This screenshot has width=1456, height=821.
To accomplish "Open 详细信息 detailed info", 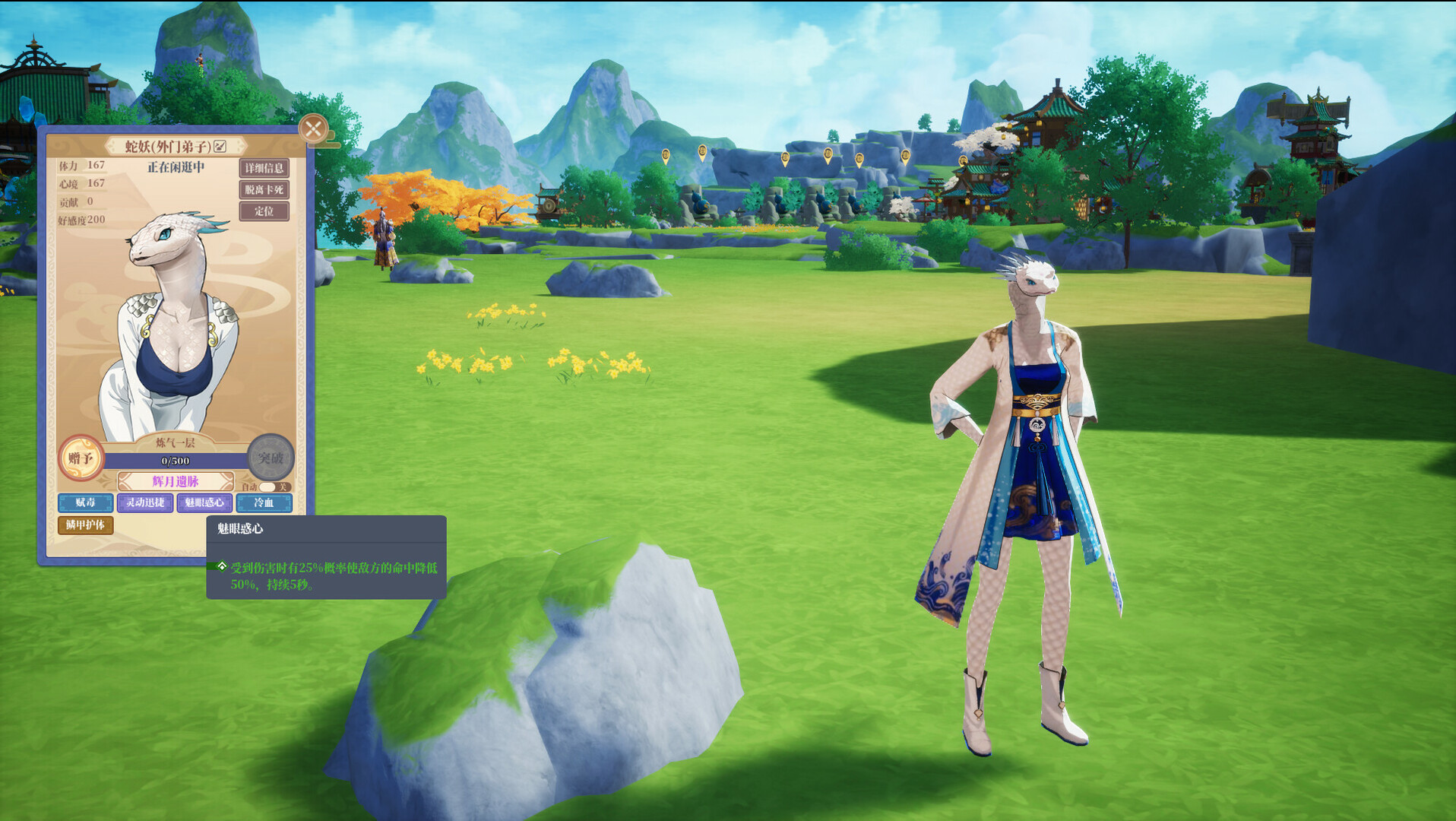I will point(264,169).
